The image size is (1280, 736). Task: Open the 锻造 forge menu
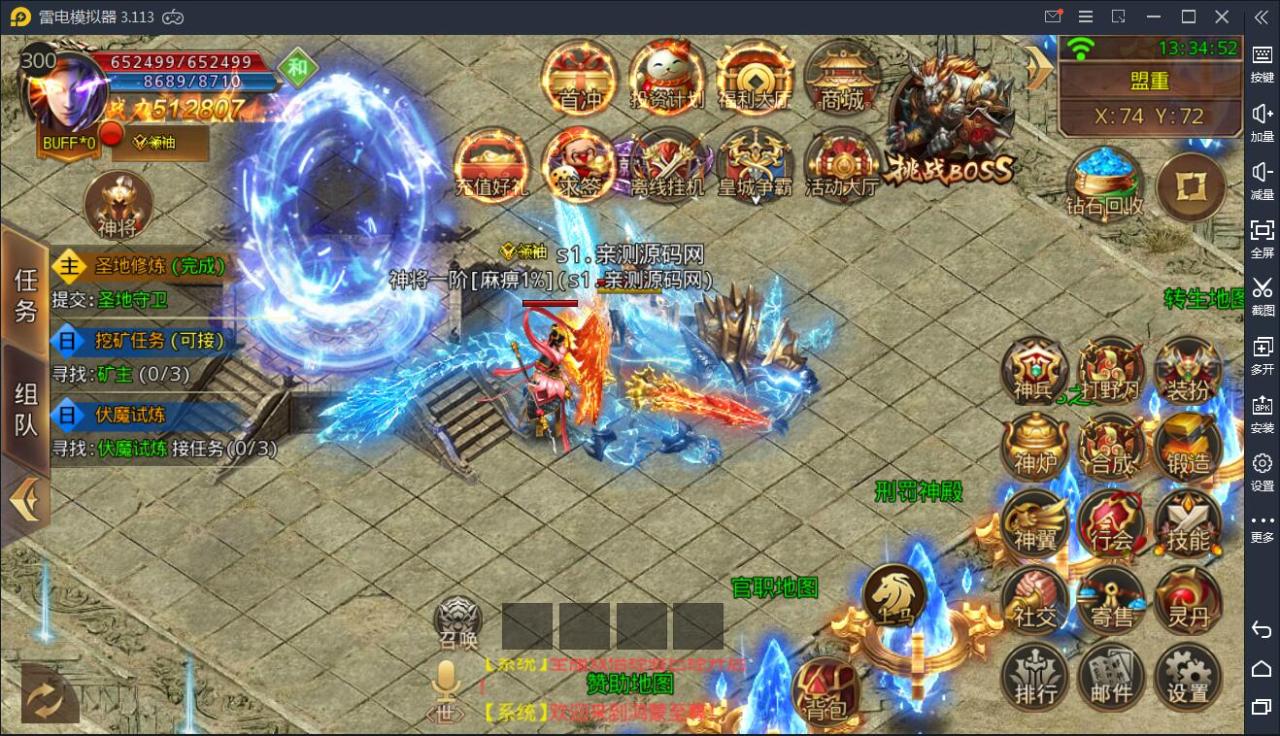coord(1188,447)
